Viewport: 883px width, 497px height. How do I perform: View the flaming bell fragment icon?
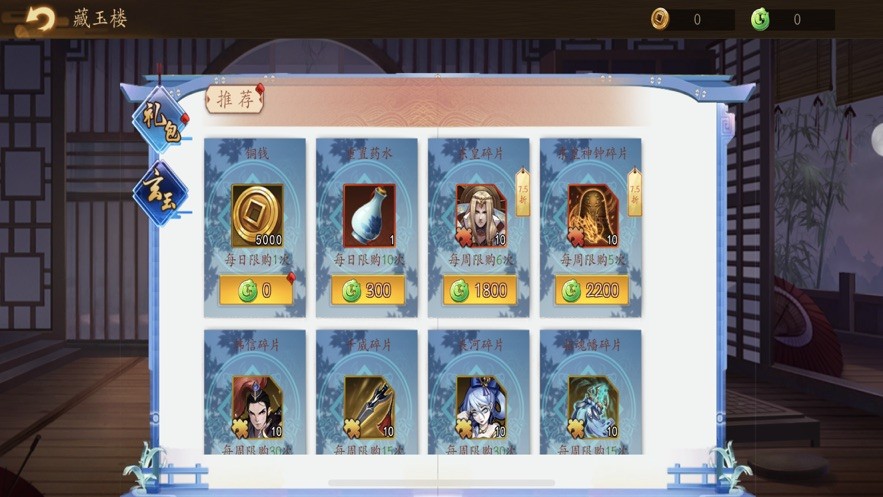coord(592,215)
